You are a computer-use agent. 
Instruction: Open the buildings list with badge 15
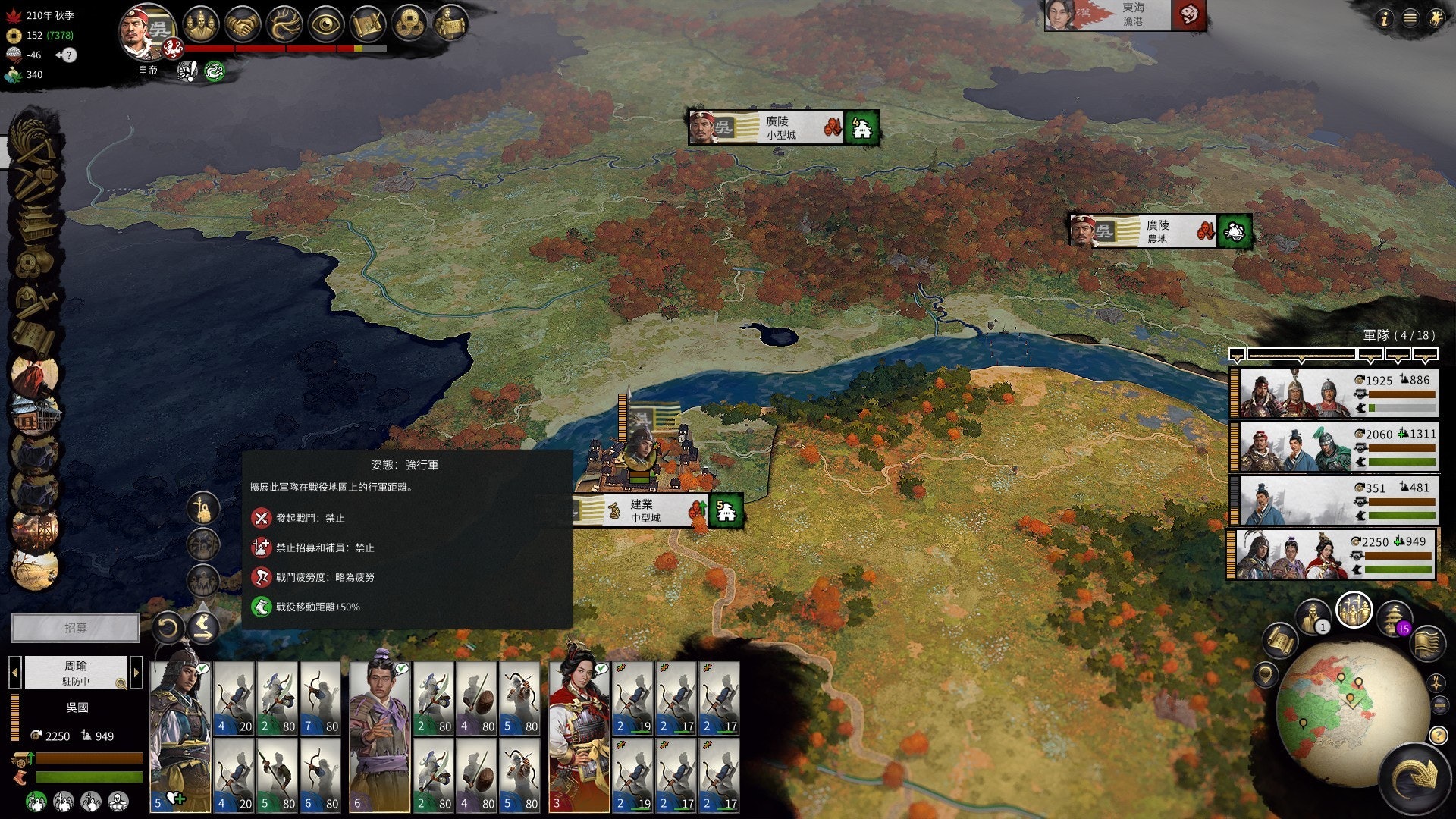[x=1394, y=617]
